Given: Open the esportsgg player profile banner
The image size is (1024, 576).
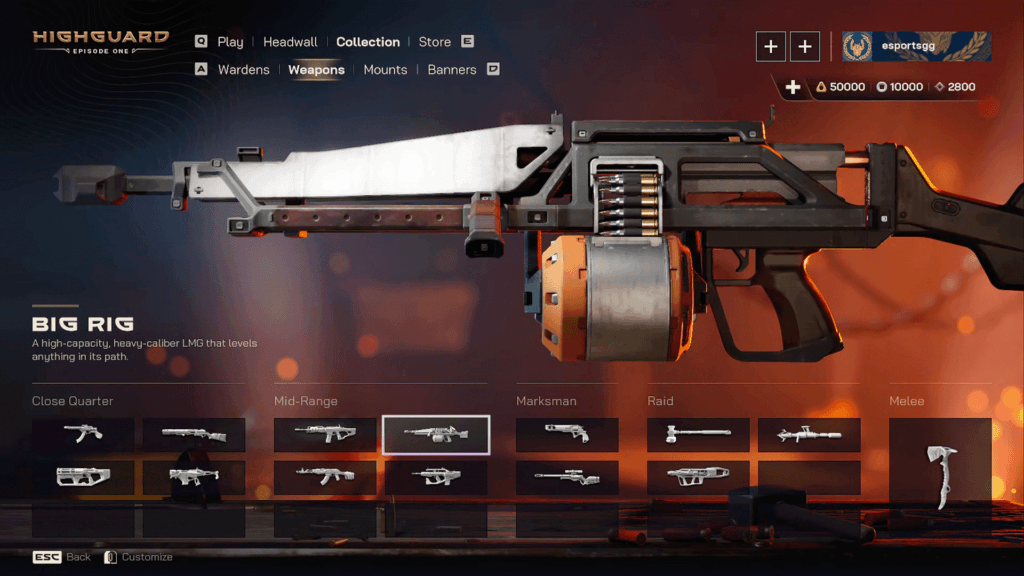Looking at the screenshot, I should click(916, 46).
